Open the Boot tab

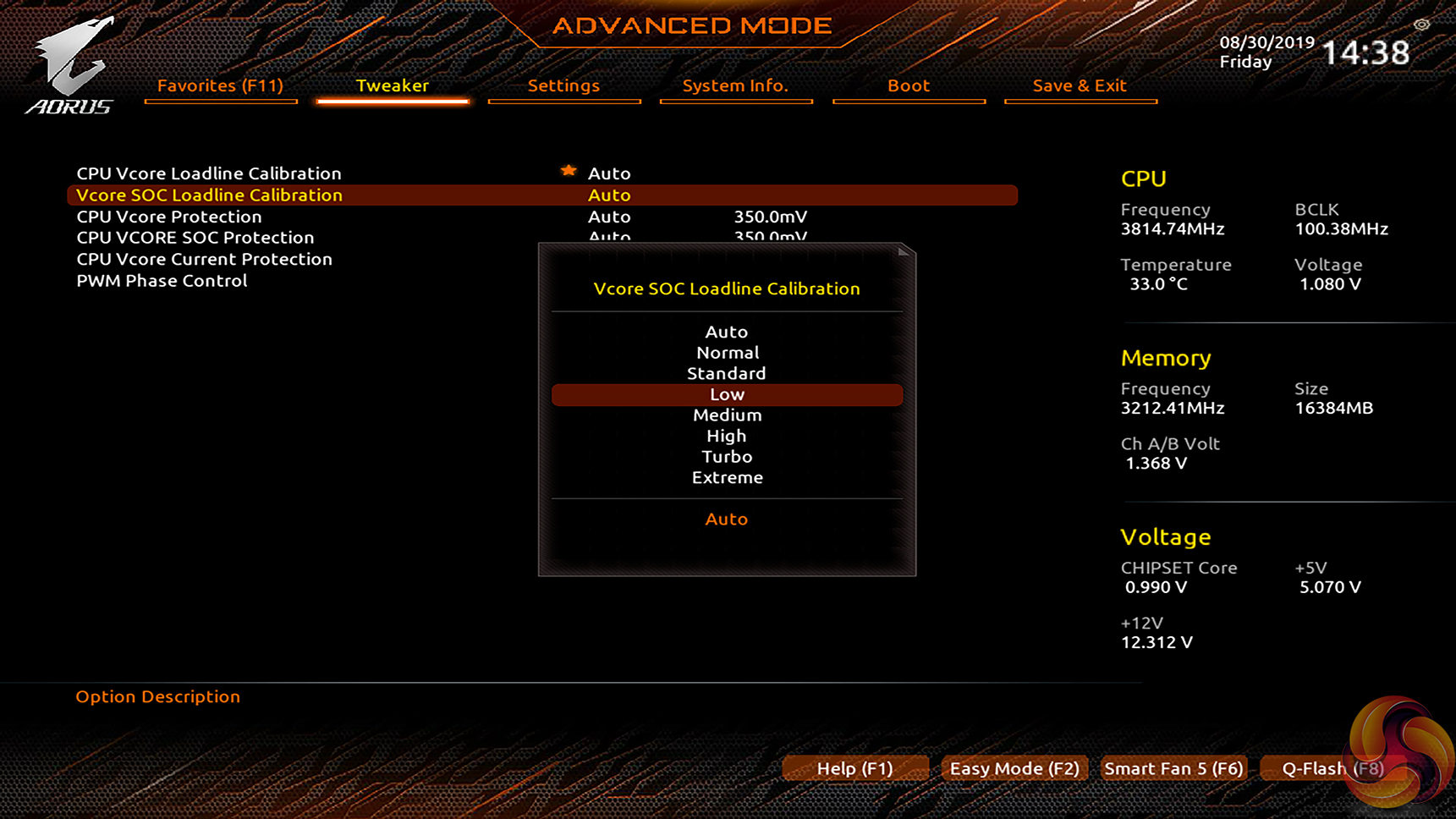(x=909, y=85)
